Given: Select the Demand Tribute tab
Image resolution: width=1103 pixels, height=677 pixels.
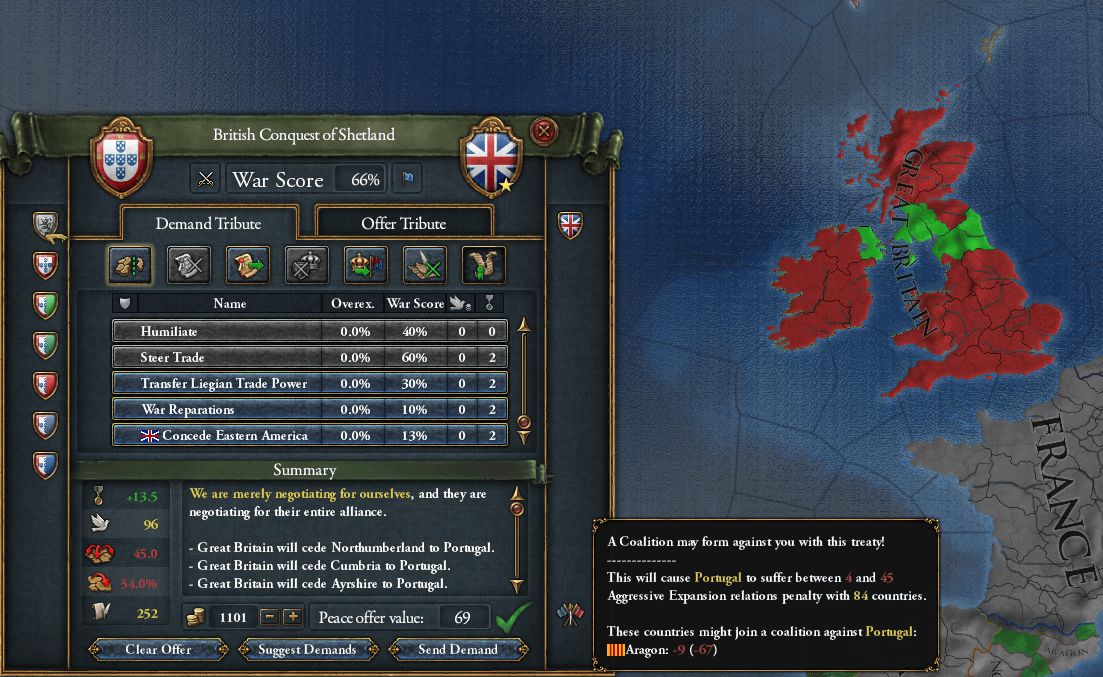Looking at the screenshot, I should (x=209, y=223).
